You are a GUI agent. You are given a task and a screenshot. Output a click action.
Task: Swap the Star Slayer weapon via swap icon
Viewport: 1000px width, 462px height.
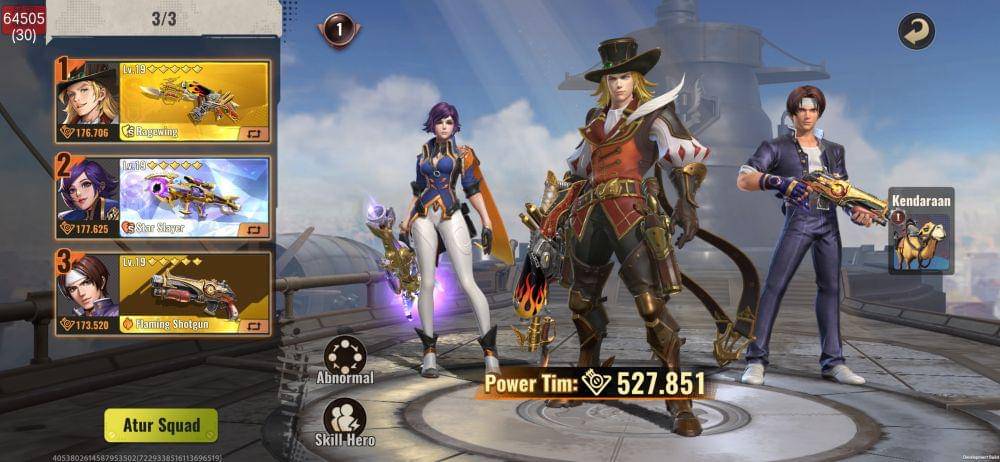point(254,229)
